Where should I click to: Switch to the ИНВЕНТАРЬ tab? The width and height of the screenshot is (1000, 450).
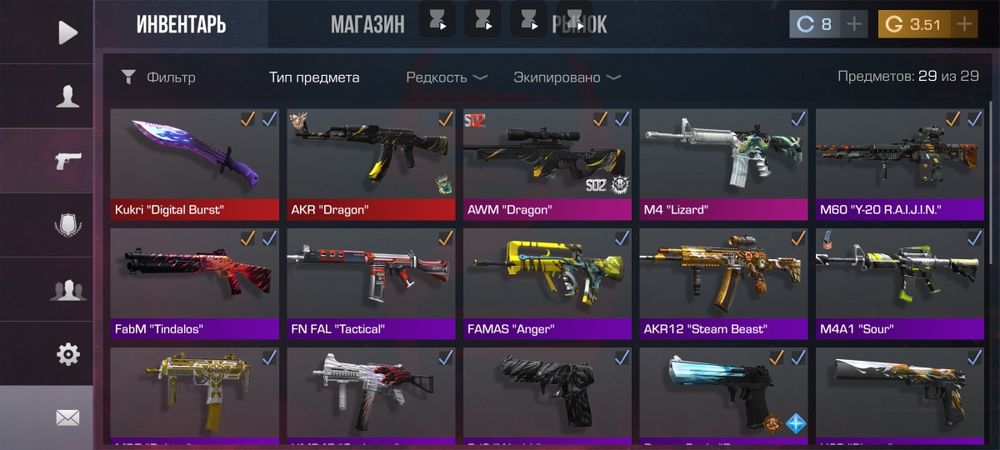click(x=181, y=25)
